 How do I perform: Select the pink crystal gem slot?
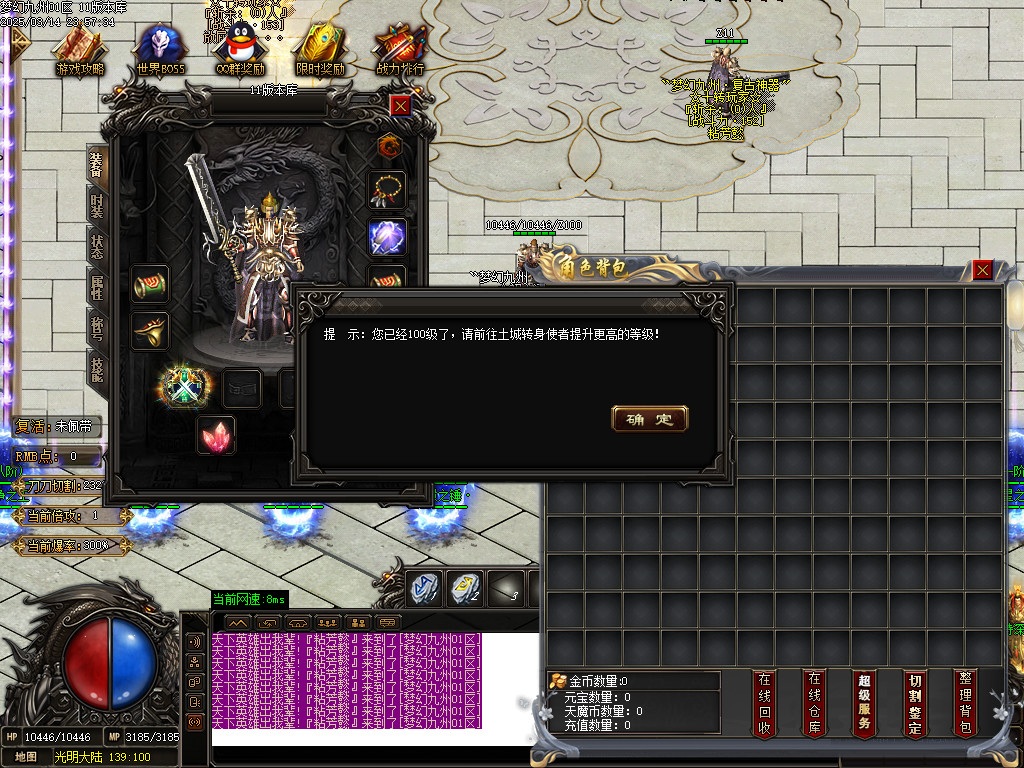[215, 436]
